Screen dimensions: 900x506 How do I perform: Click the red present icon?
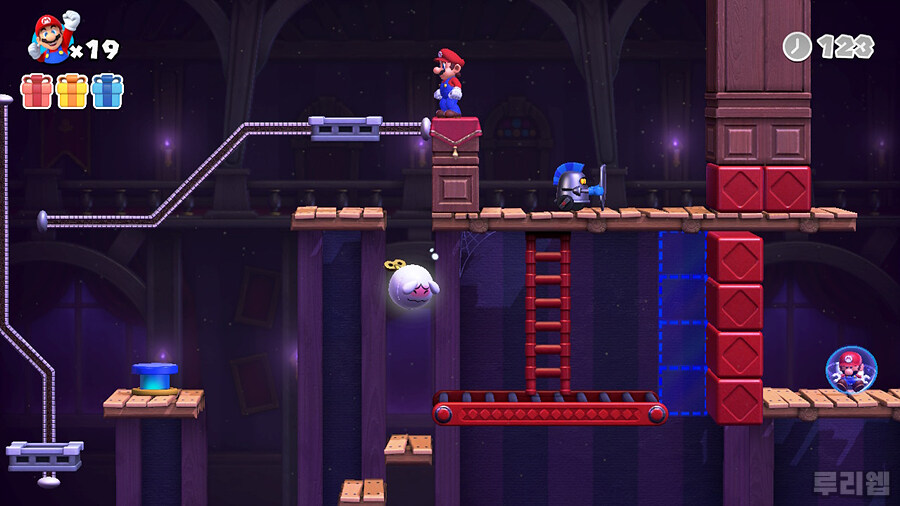[x=36, y=91]
